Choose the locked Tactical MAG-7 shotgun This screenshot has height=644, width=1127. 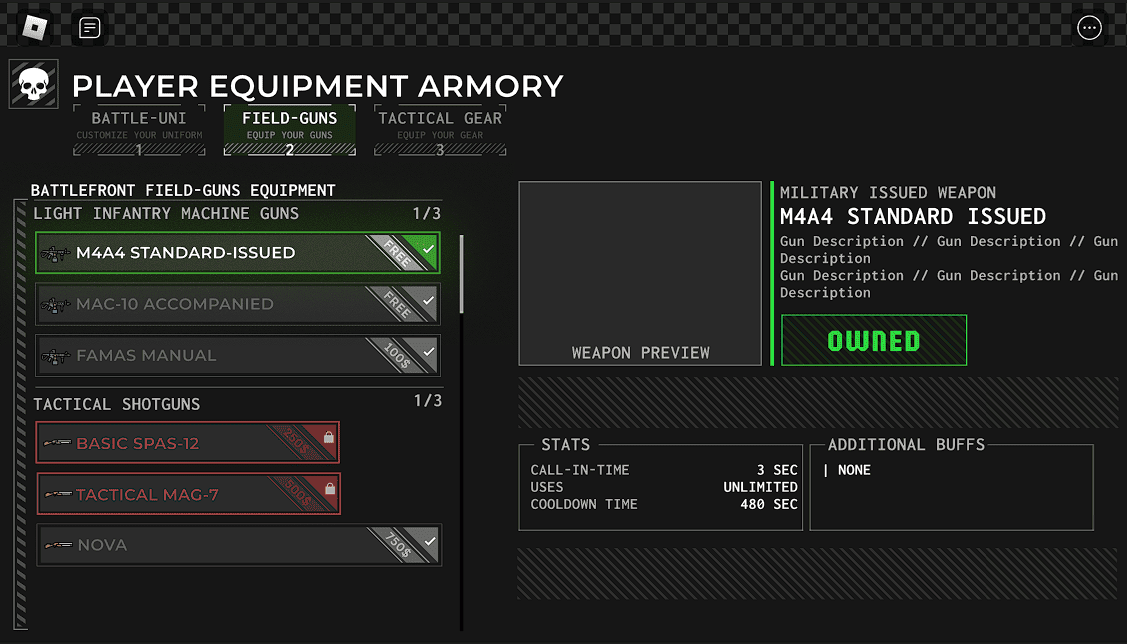[188, 494]
